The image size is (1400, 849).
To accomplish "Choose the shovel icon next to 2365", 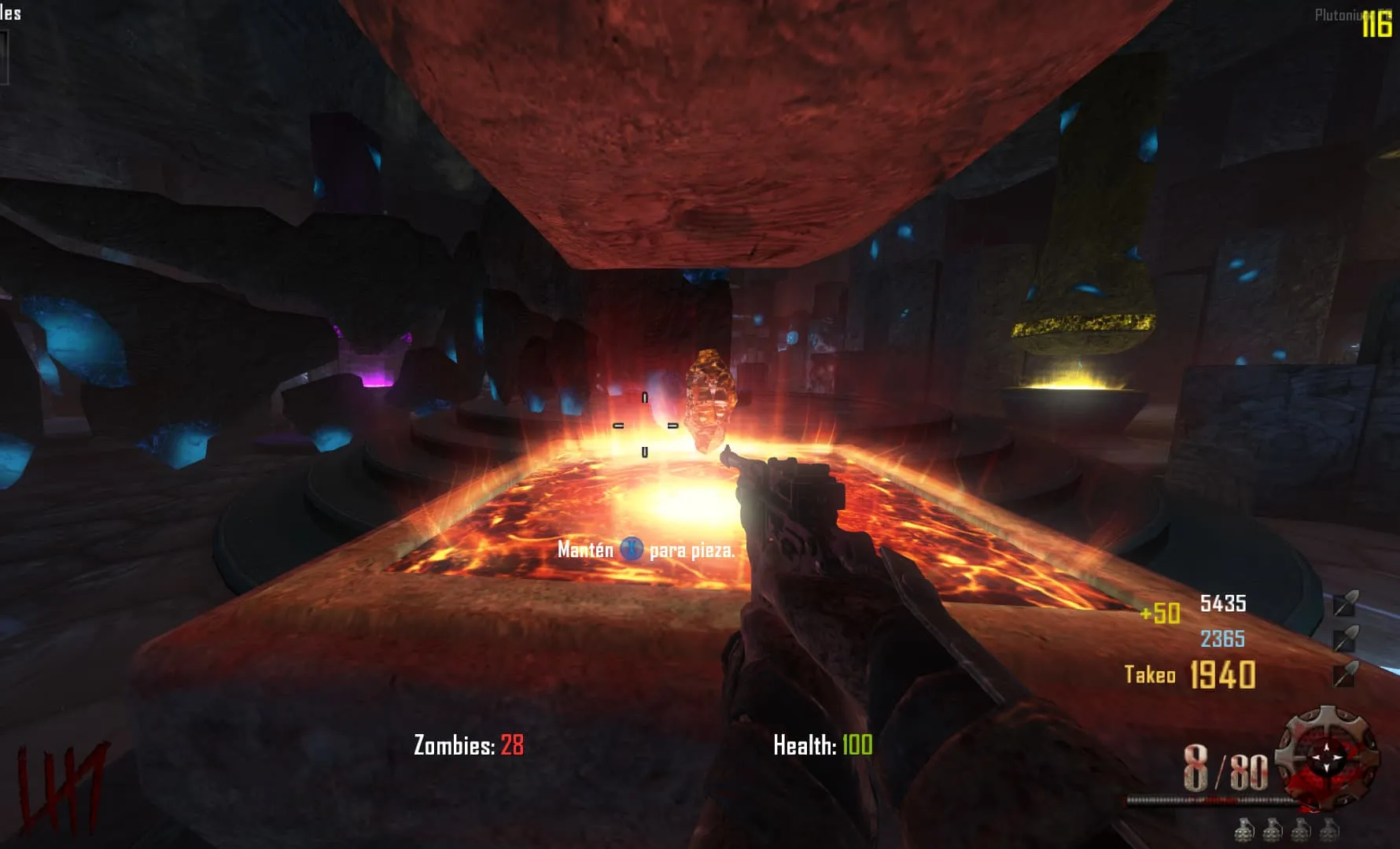I will (1346, 638).
